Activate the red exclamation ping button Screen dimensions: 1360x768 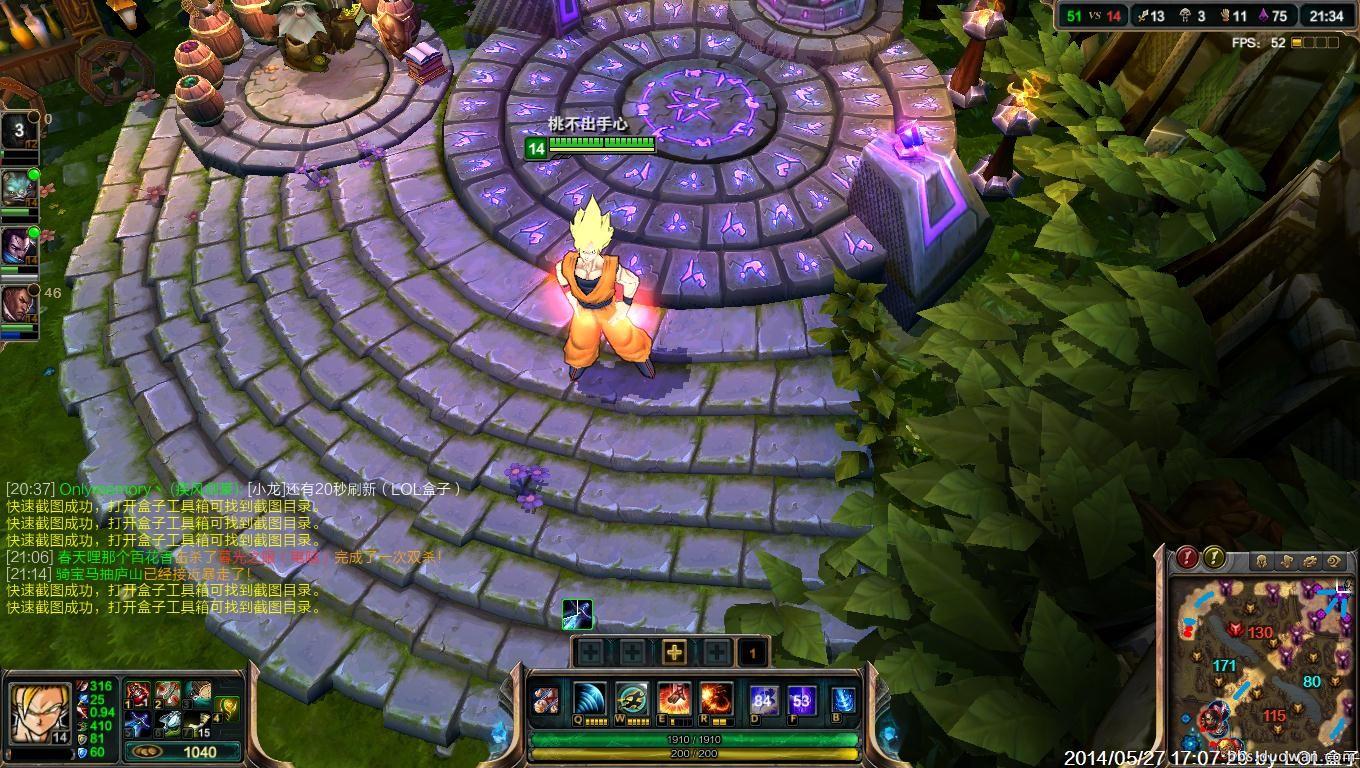pos(1188,558)
